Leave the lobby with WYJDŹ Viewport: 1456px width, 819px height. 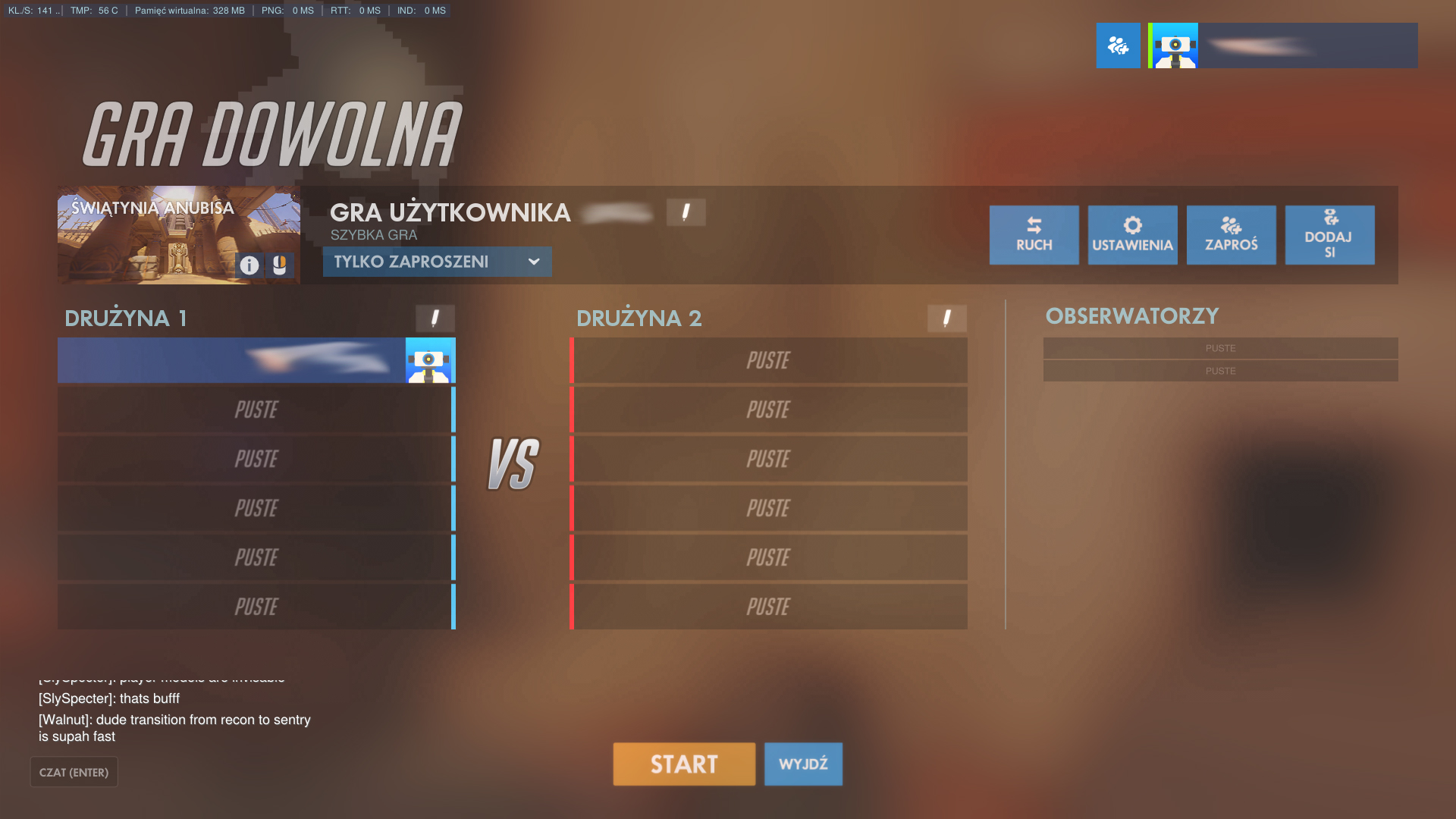pyautogui.click(x=803, y=764)
